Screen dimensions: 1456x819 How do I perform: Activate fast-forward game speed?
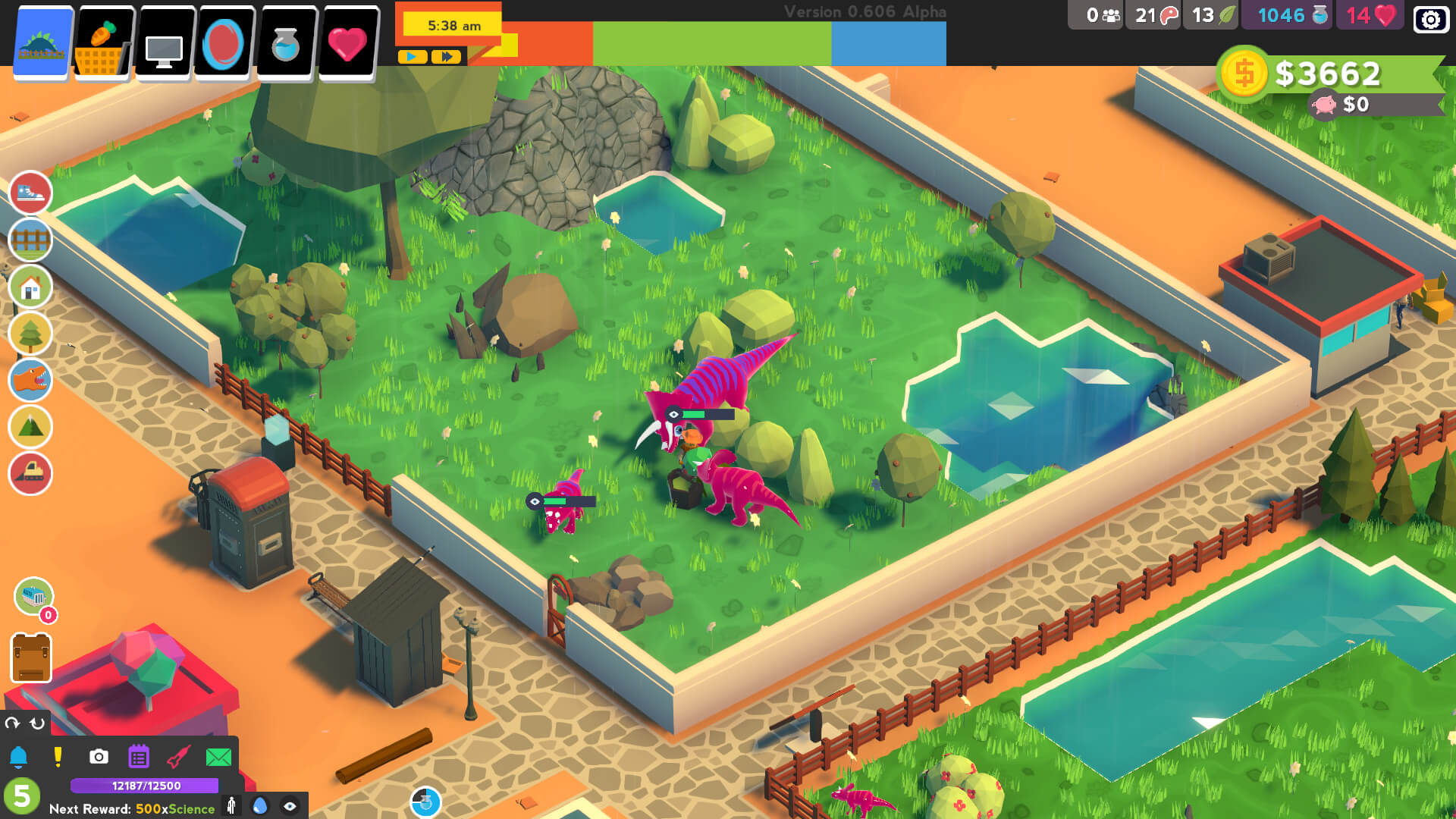(x=446, y=57)
